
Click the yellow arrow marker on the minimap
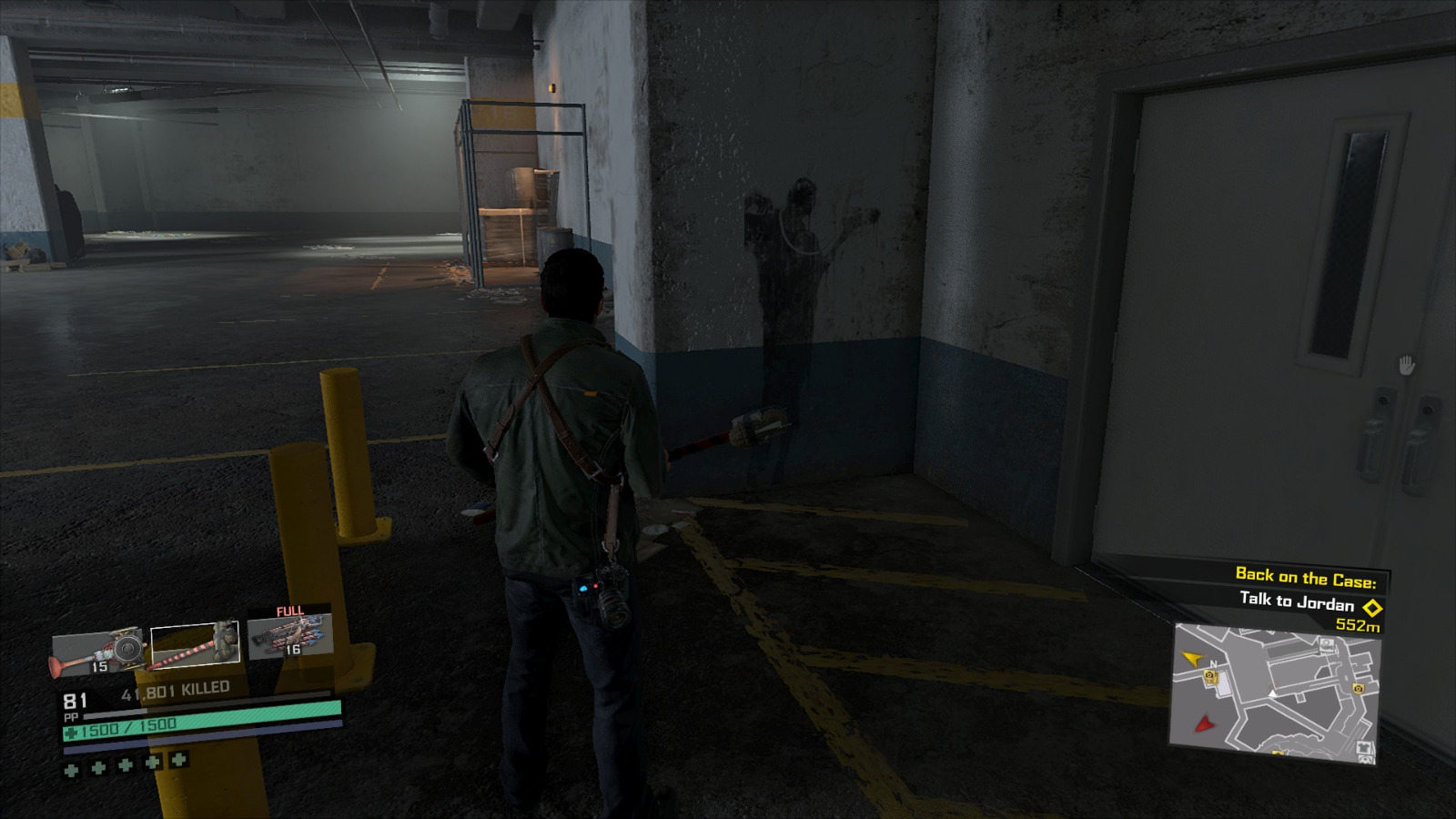1191,659
